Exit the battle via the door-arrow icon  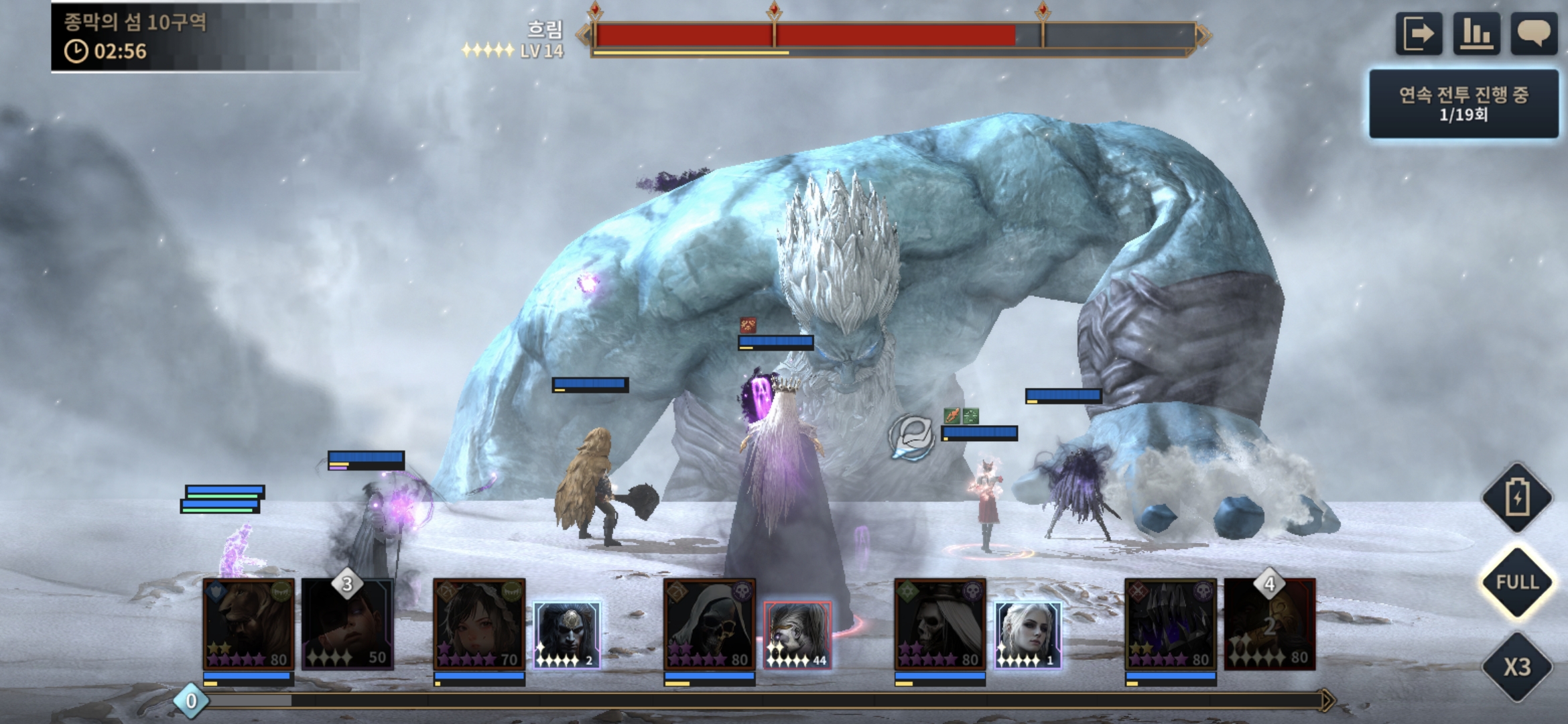click(1418, 34)
